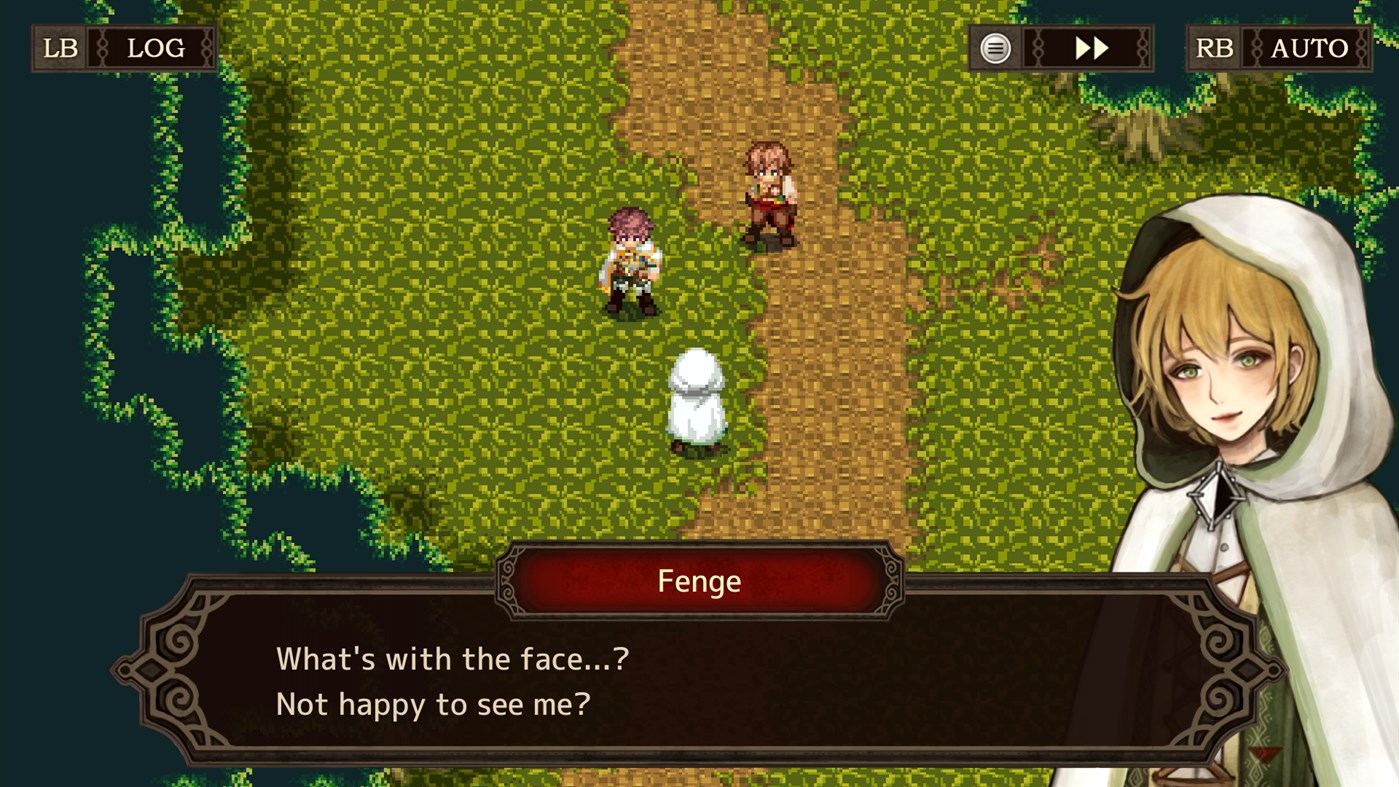Click the red banner above the dialogue
The width and height of the screenshot is (1399, 787).
coord(699,580)
